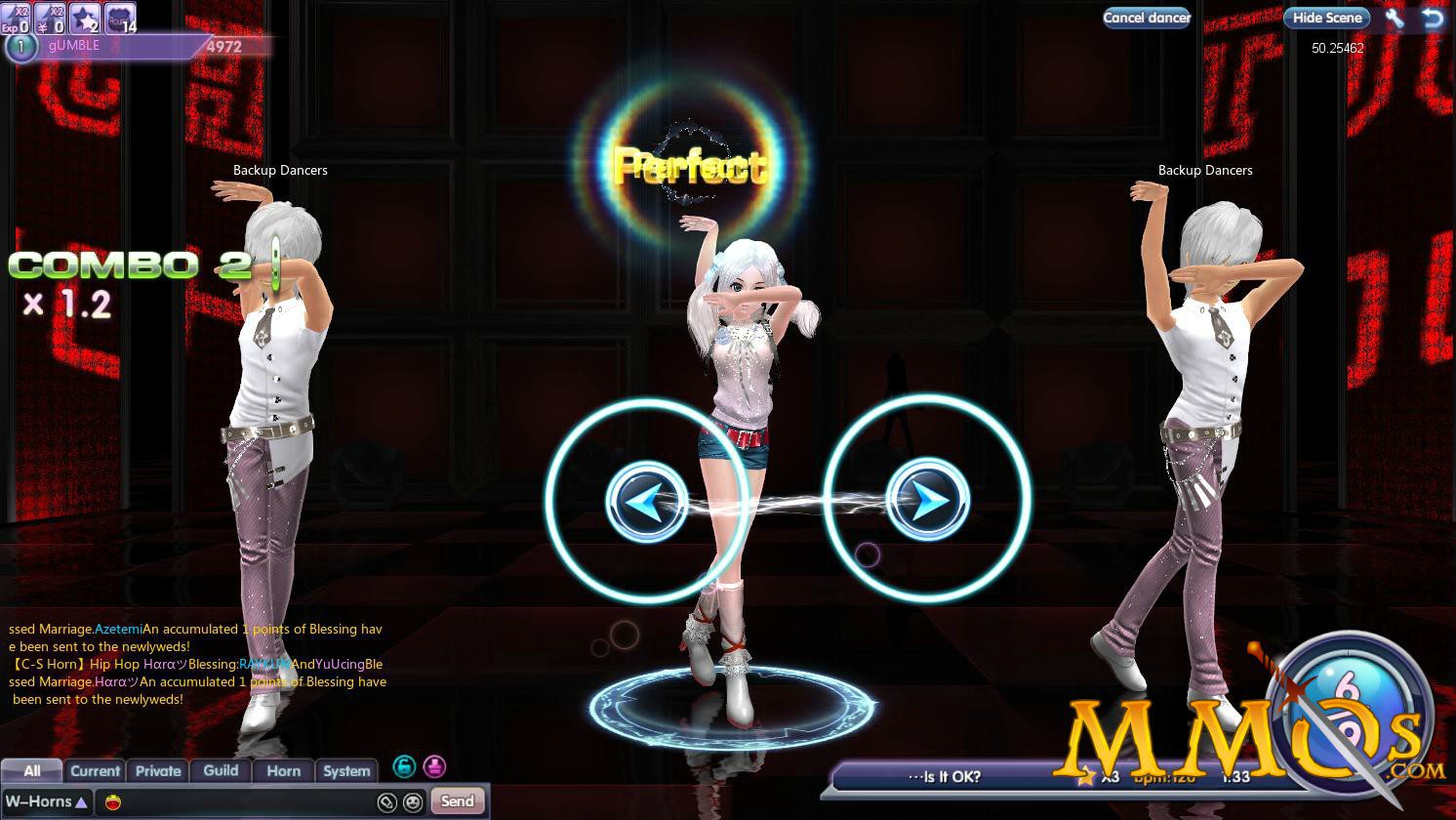Open the emoticon picker beside the Send button
This screenshot has height=820, width=1456.
[413, 801]
